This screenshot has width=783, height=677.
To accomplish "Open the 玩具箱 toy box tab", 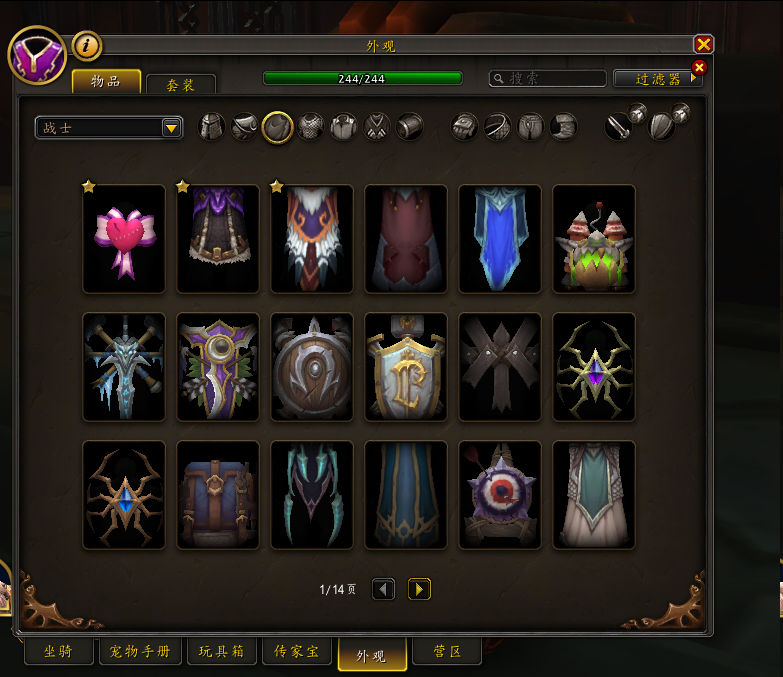I will pos(222,652).
